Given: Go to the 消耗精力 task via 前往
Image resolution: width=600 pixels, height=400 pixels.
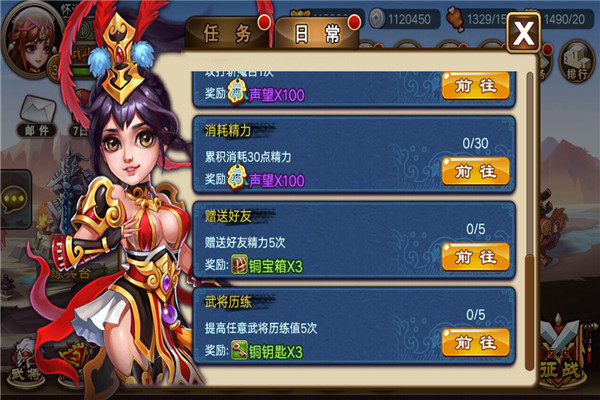Looking at the screenshot, I should click(x=475, y=171).
